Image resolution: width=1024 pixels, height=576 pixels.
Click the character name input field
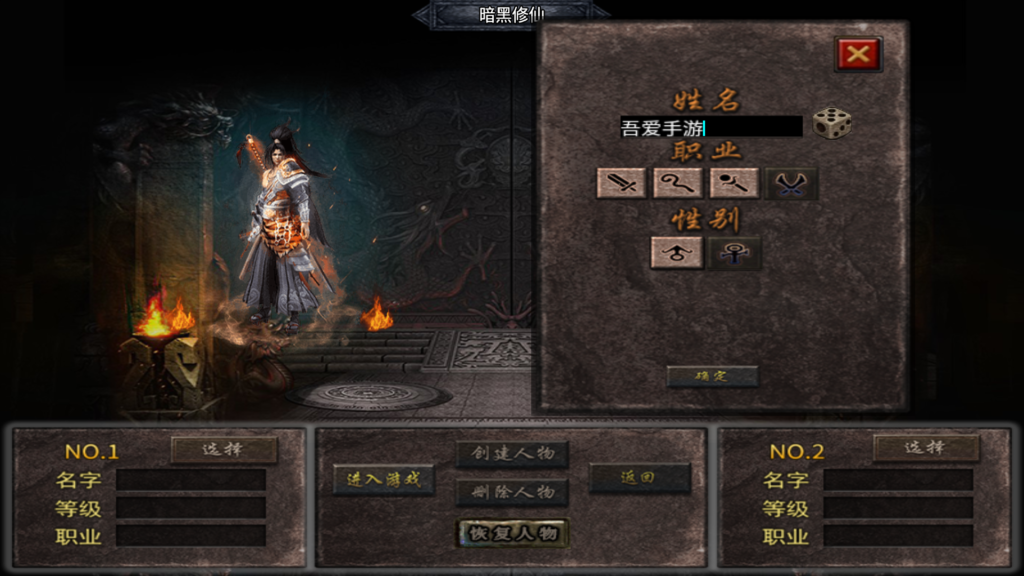click(x=711, y=127)
